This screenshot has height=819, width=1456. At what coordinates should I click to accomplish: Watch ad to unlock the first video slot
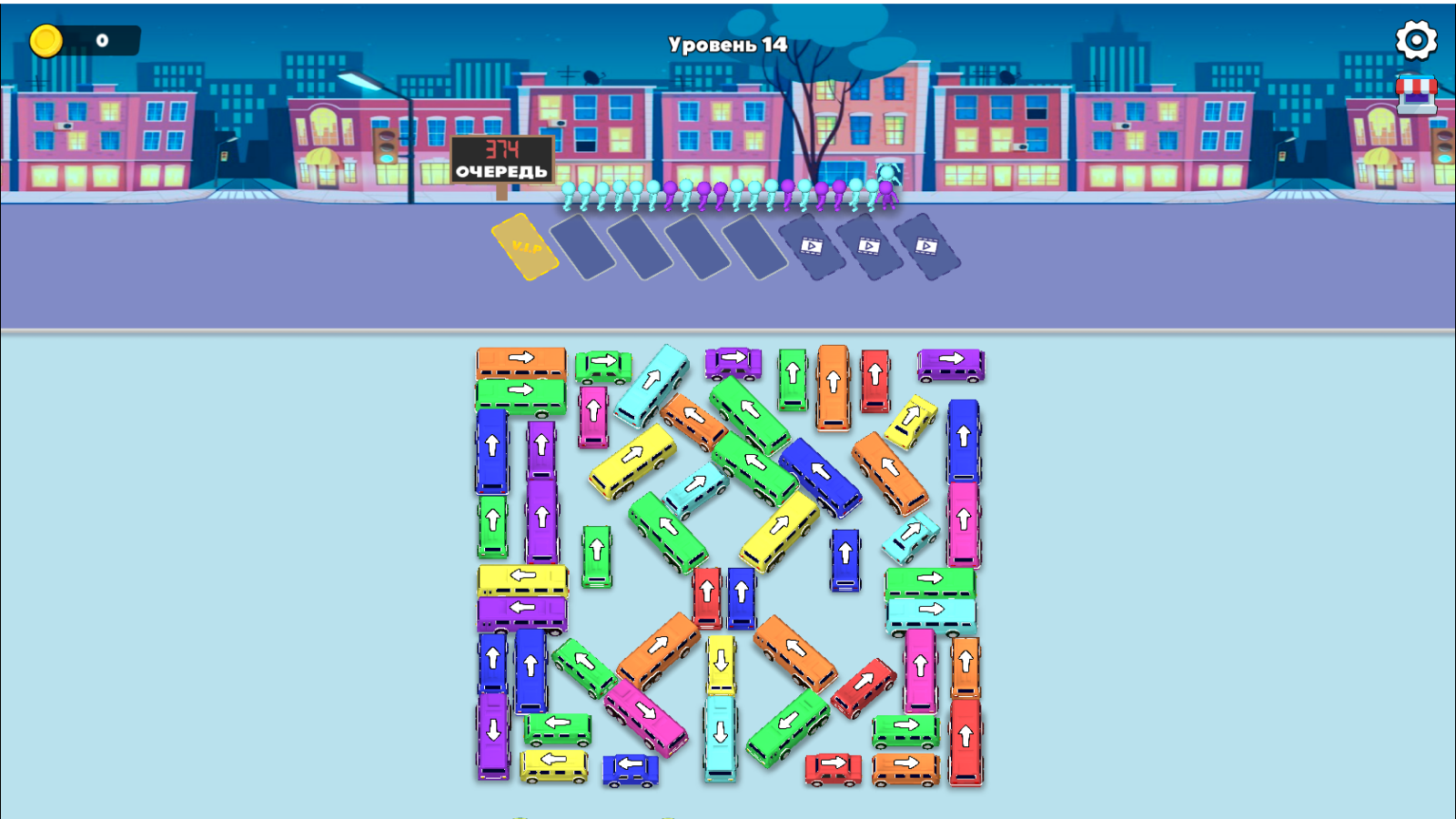click(x=813, y=248)
